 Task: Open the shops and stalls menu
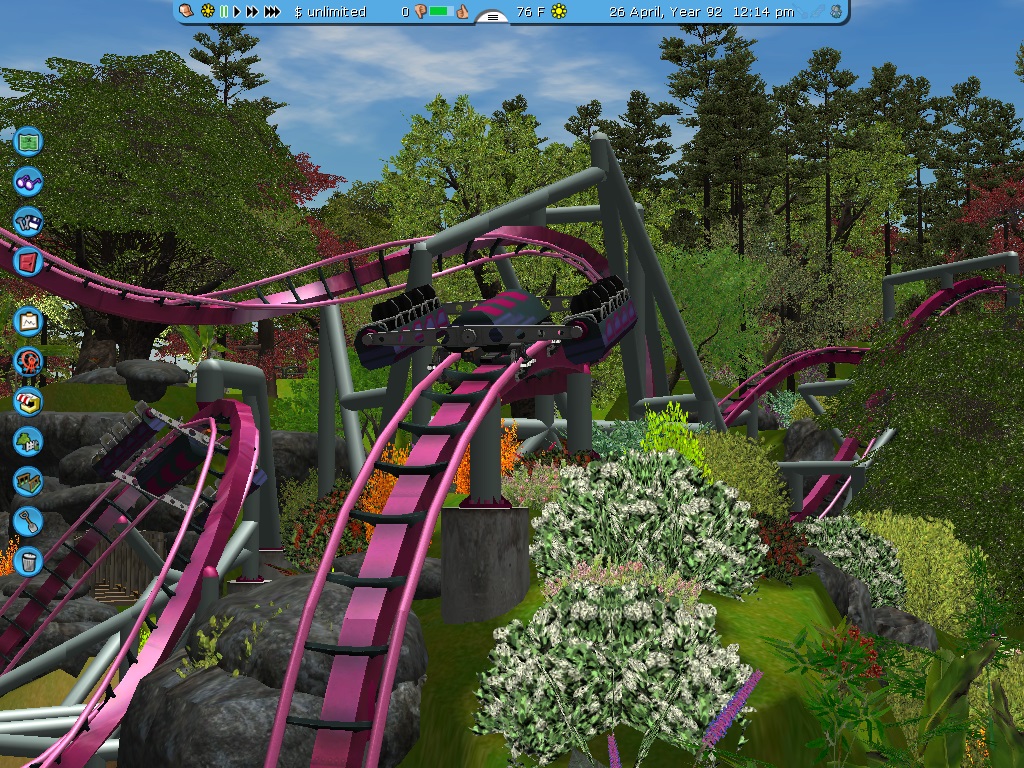pyautogui.click(x=29, y=401)
